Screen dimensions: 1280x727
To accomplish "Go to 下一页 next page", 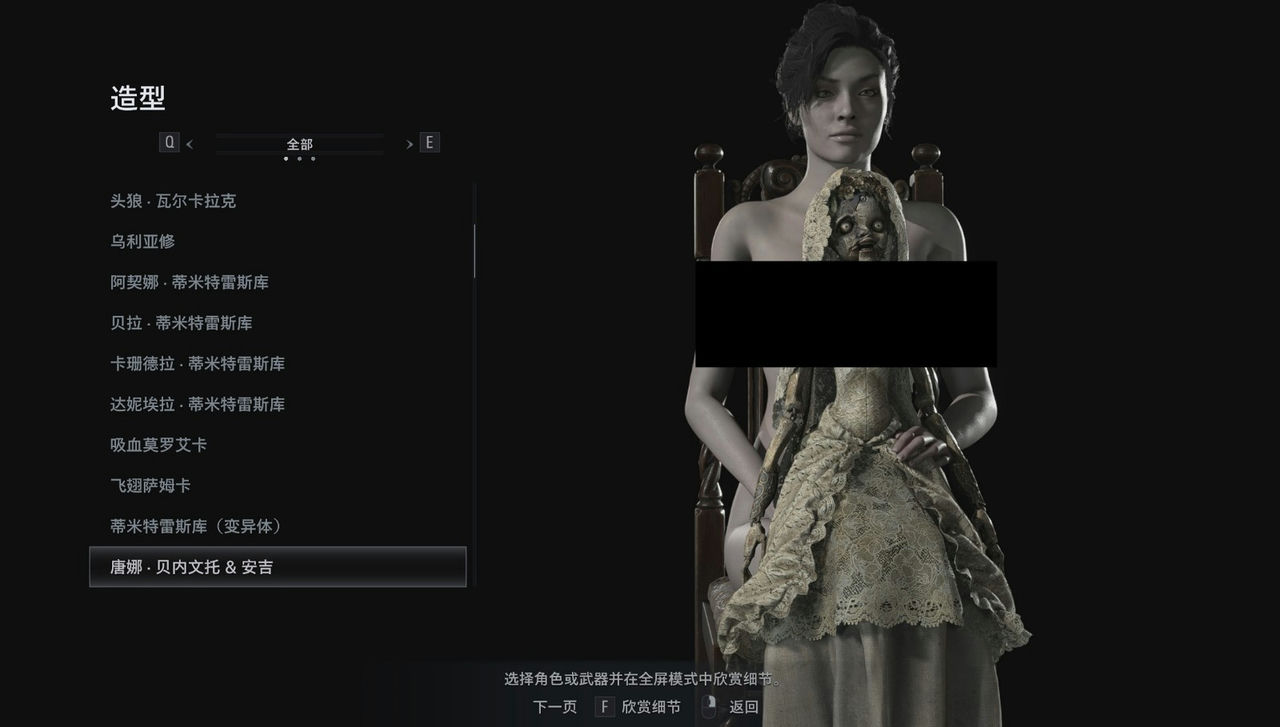I will pos(555,707).
